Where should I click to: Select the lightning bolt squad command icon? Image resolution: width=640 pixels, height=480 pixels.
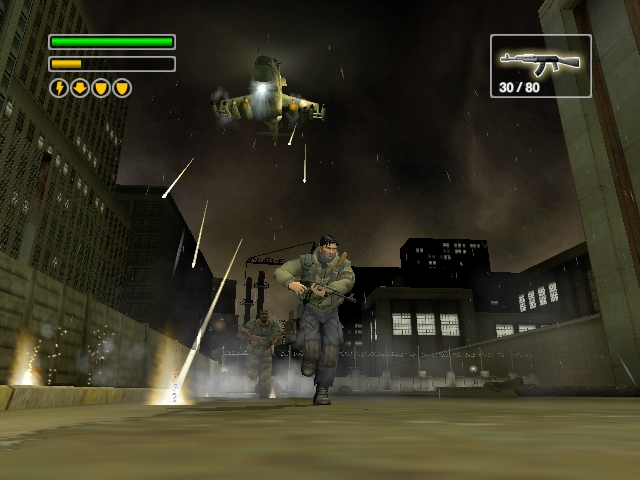click(59, 88)
